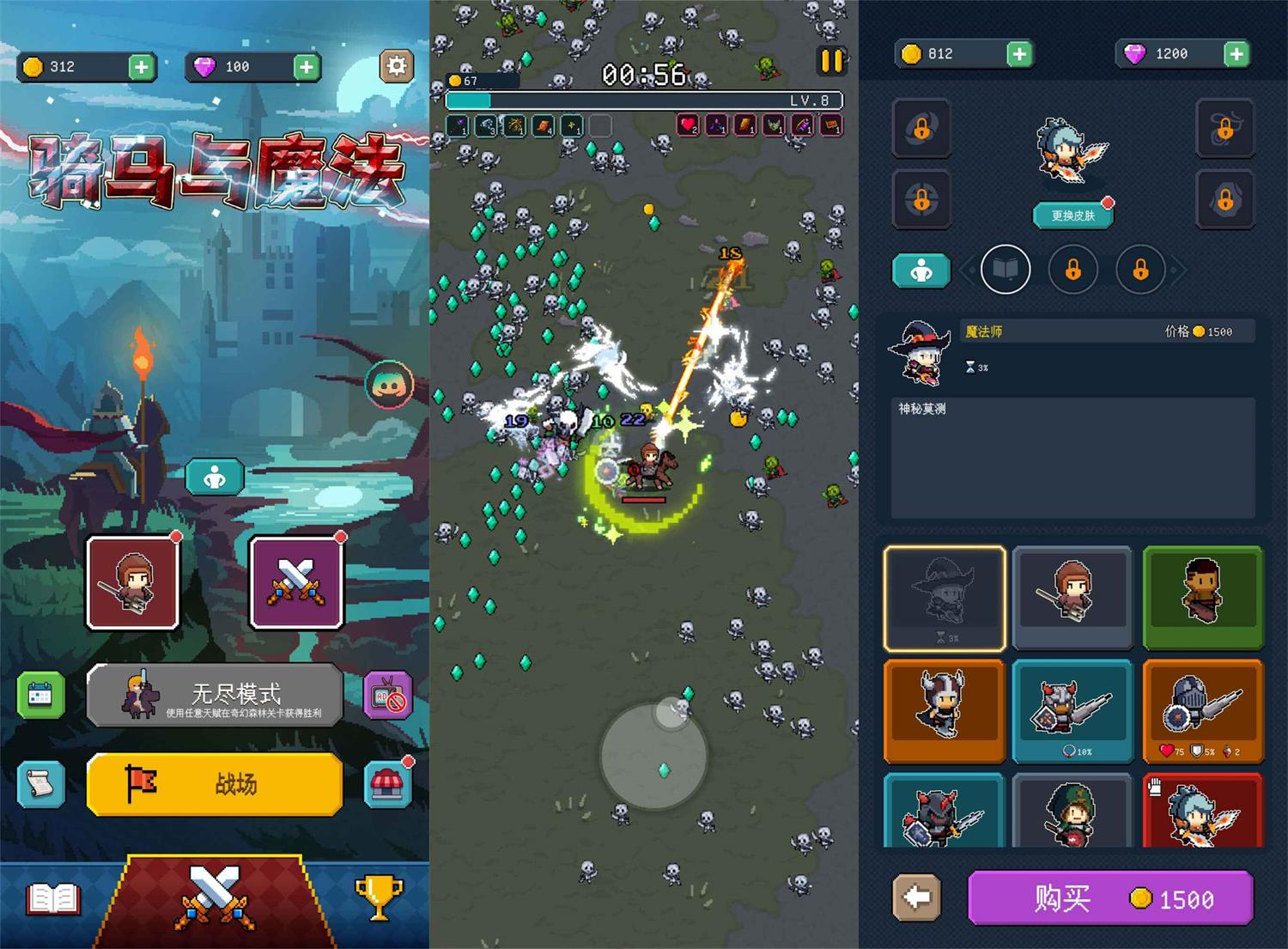Open the scroll quest icon
Image resolution: width=1288 pixels, height=949 pixels.
click(x=40, y=783)
